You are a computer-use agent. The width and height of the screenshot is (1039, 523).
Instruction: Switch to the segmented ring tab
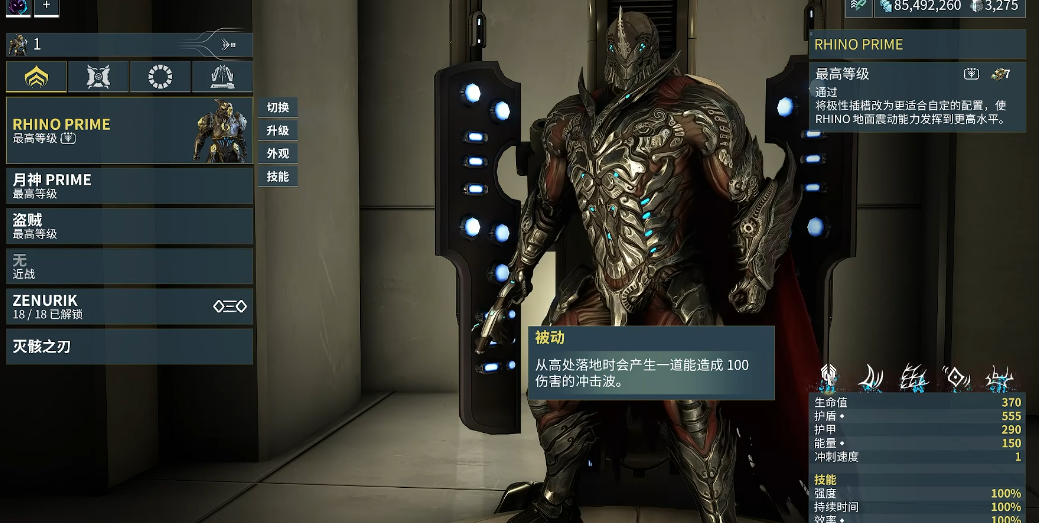pos(160,77)
